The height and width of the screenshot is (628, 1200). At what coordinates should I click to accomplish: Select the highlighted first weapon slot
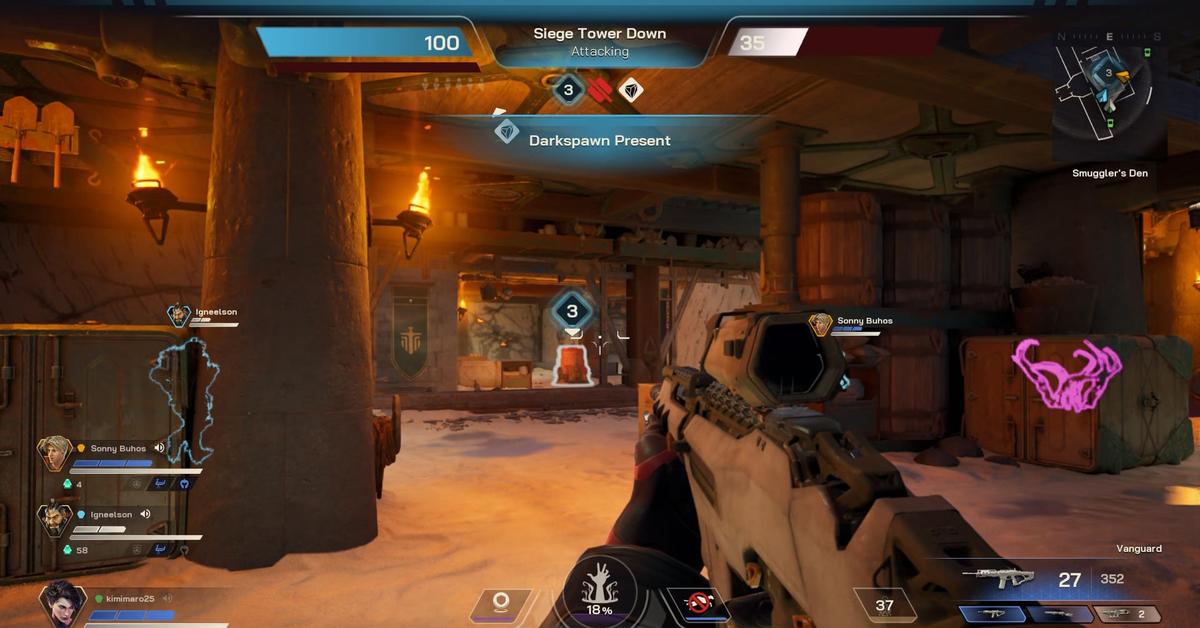pyautogui.click(x=992, y=614)
